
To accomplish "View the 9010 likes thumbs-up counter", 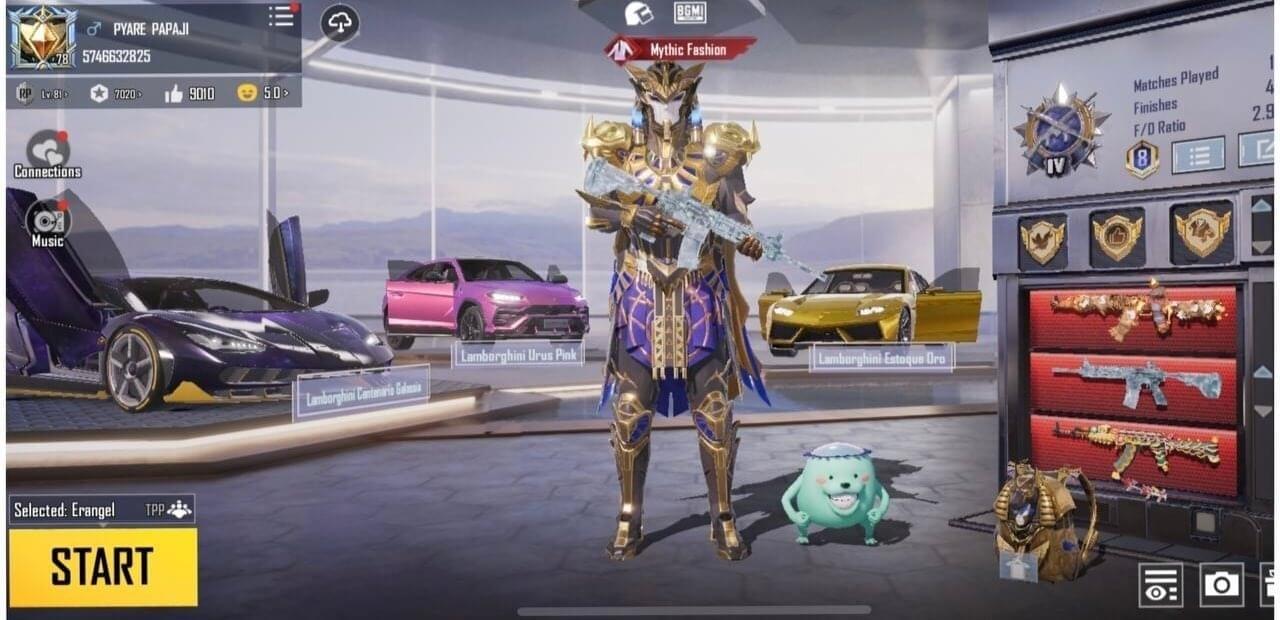I will click(x=190, y=94).
